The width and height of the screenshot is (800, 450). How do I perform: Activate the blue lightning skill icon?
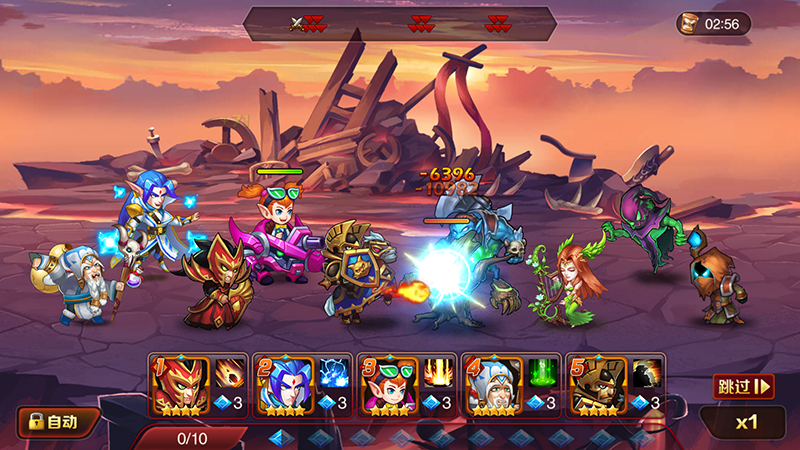click(x=333, y=373)
